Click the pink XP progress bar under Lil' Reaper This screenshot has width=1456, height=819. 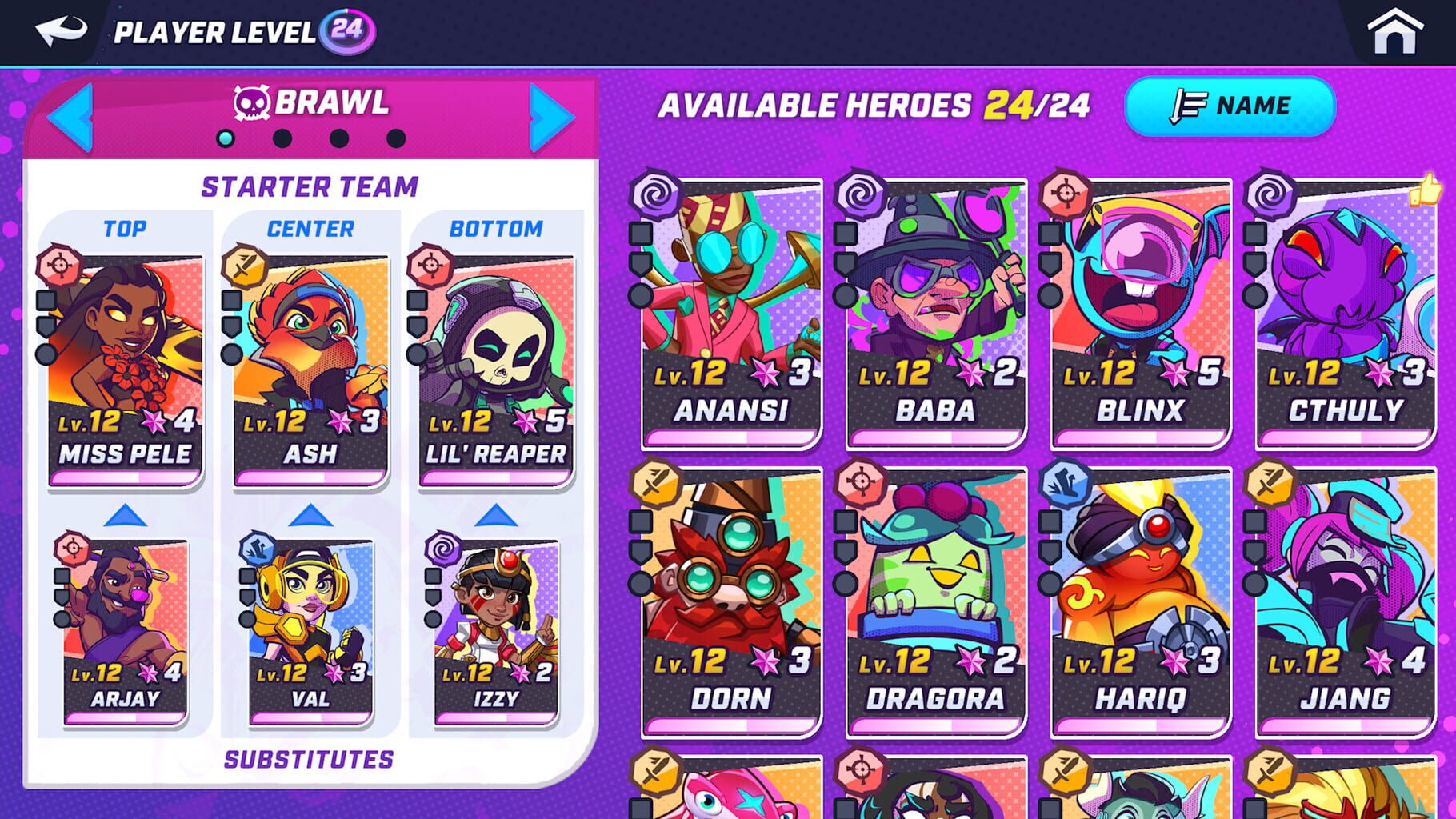pos(495,476)
